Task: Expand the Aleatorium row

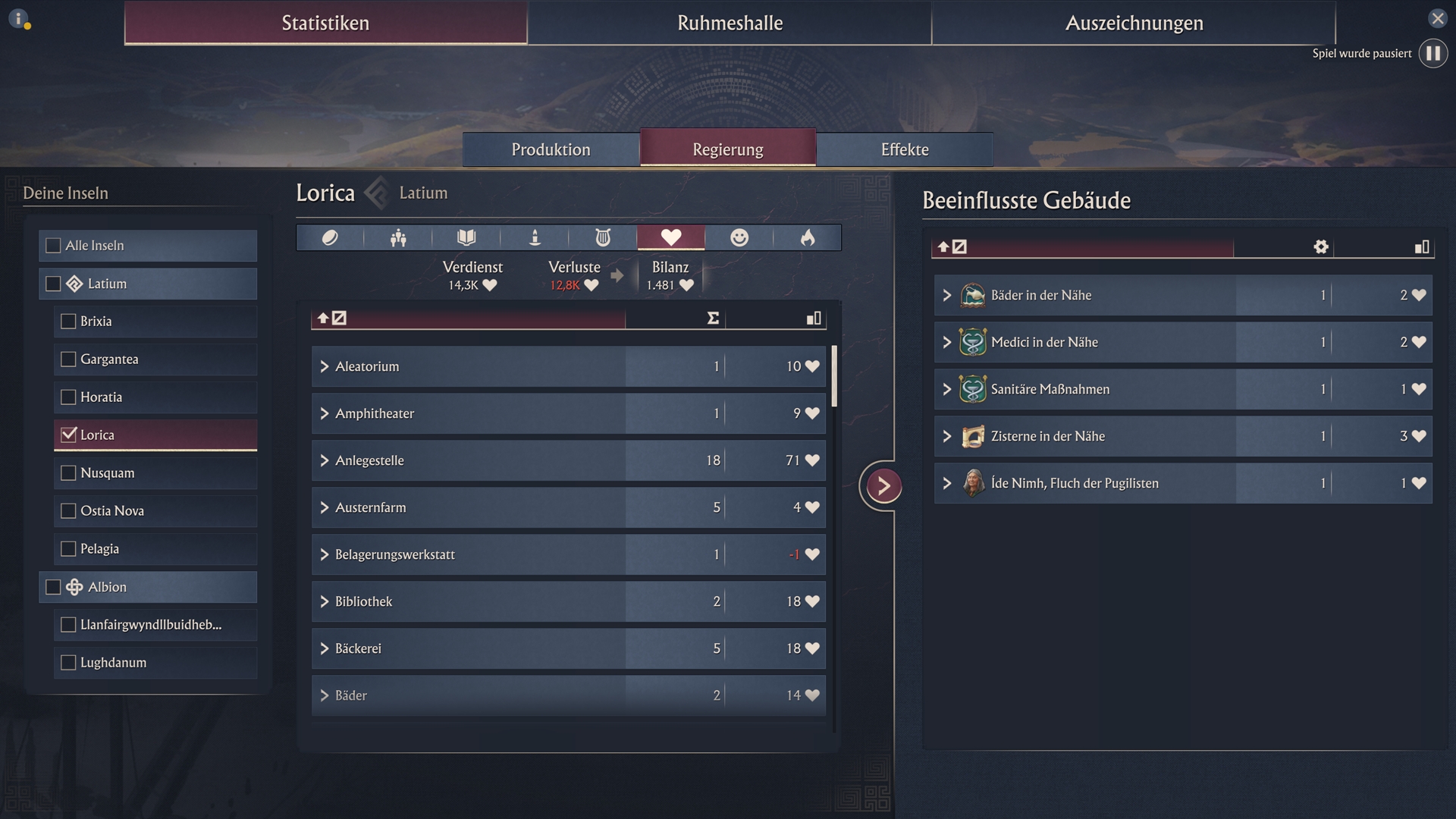Action: 325,367
